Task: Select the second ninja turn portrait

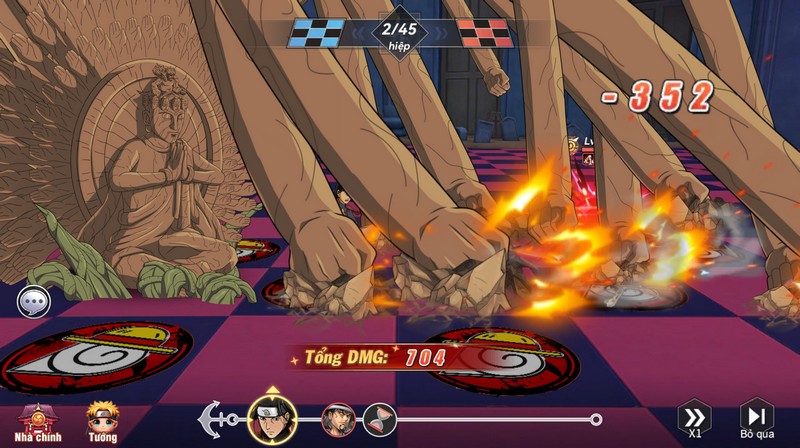Action: pos(338,420)
